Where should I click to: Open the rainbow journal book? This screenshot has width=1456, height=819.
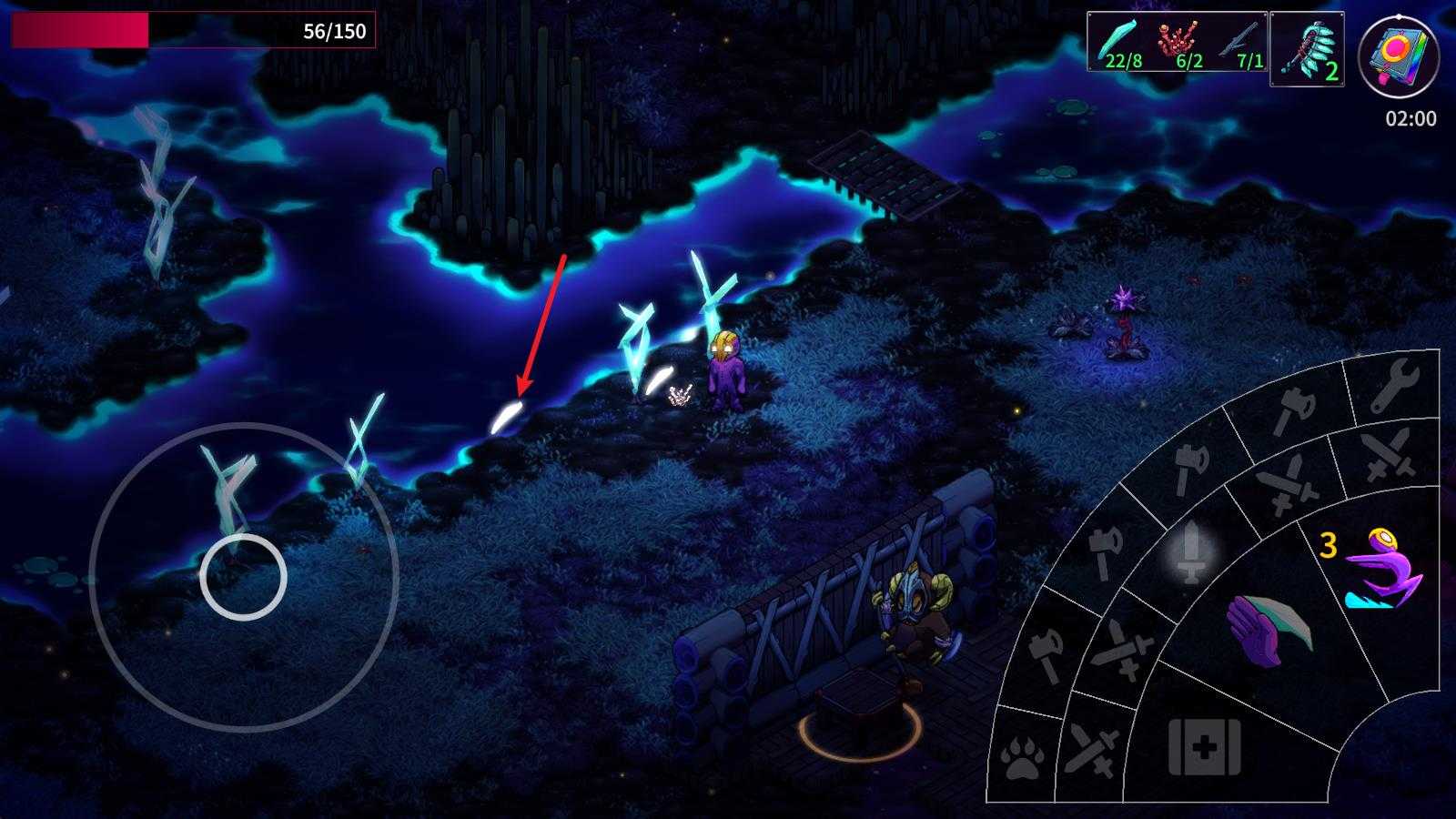coord(1398,56)
